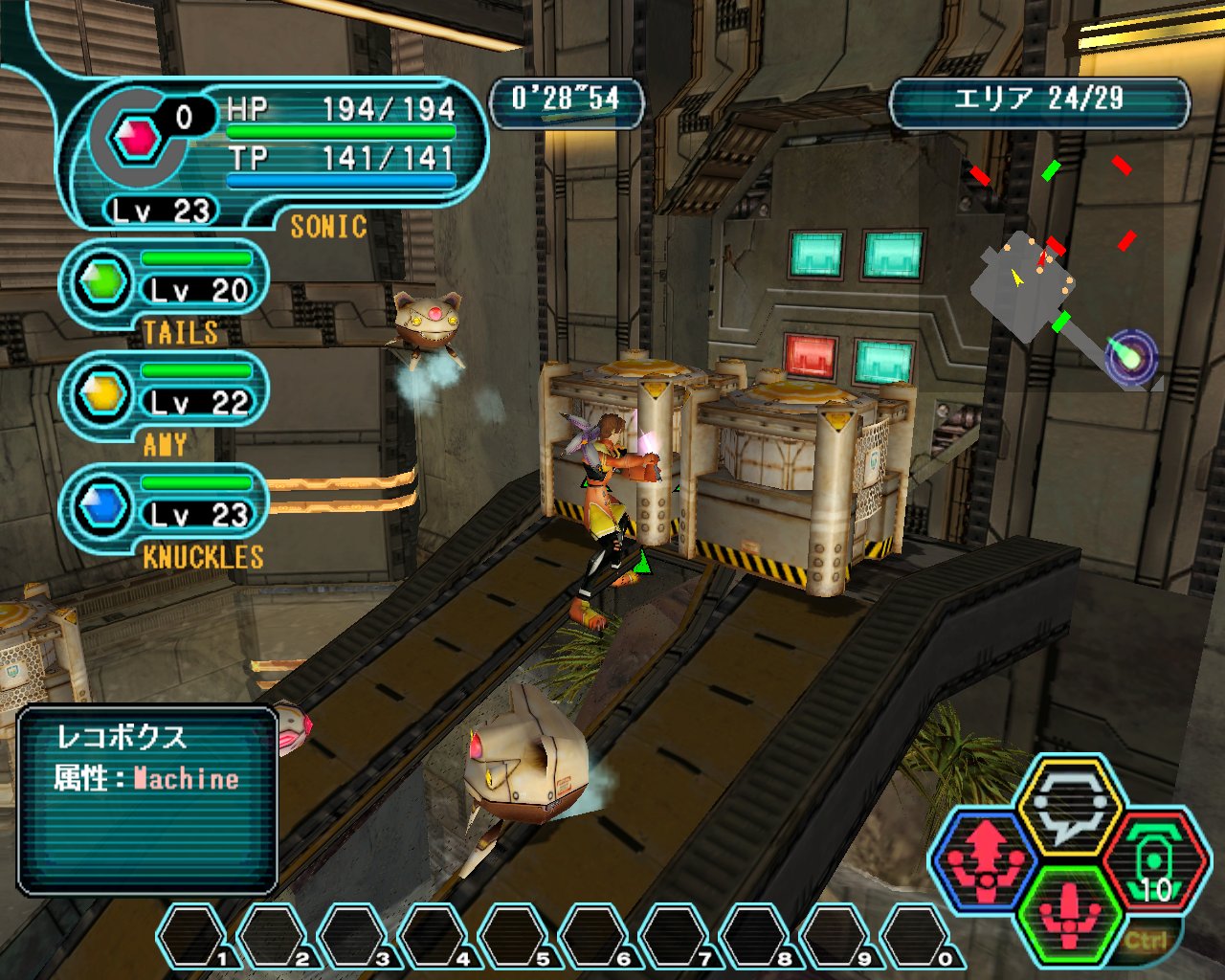Click the レコボクス target info panel
The height and width of the screenshot is (980, 1225).
(147, 800)
